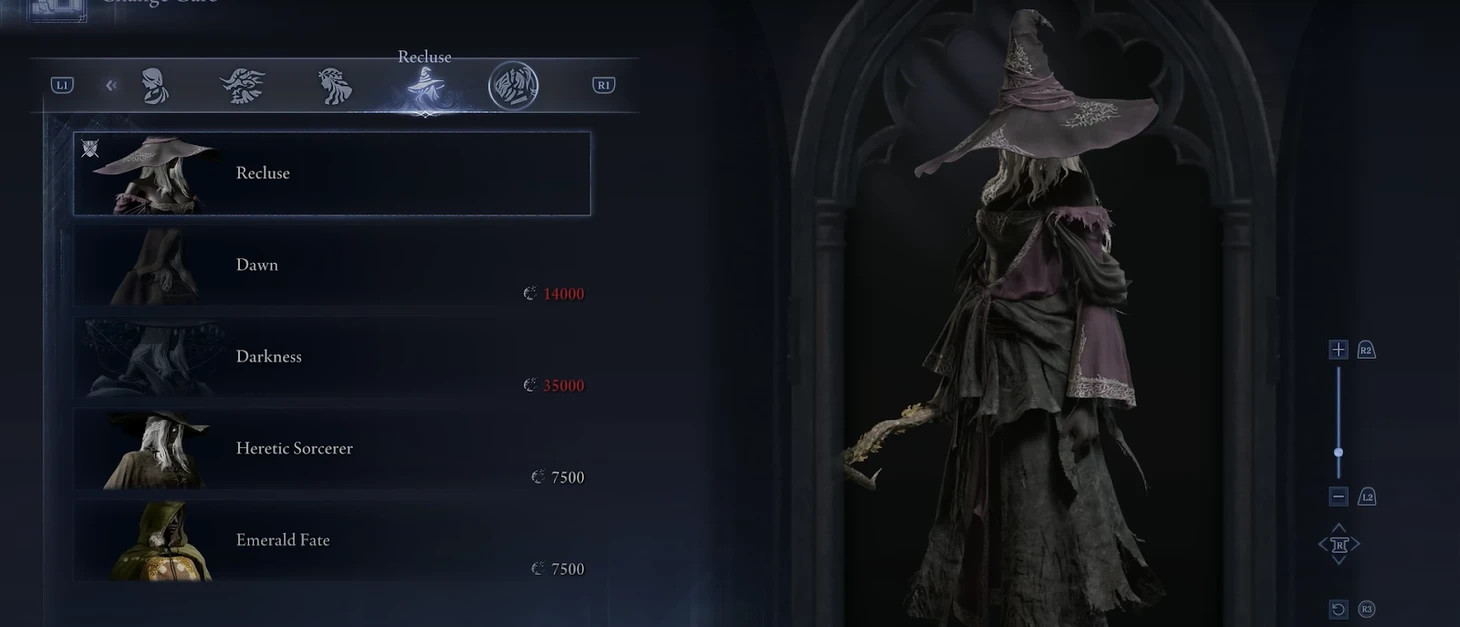Zoom out with the minus button
Image resolution: width=1460 pixels, height=627 pixels.
pyautogui.click(x=1338, y=496)
